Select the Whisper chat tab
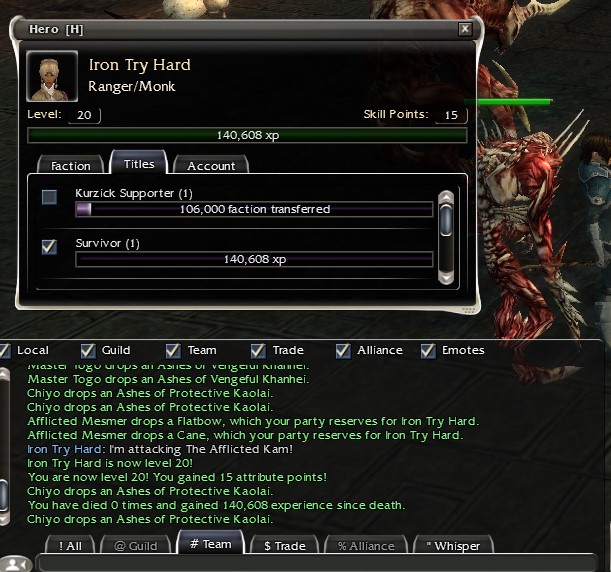This screenshot has height=572, width=611. pyautogui.click(x=453, y=546)
